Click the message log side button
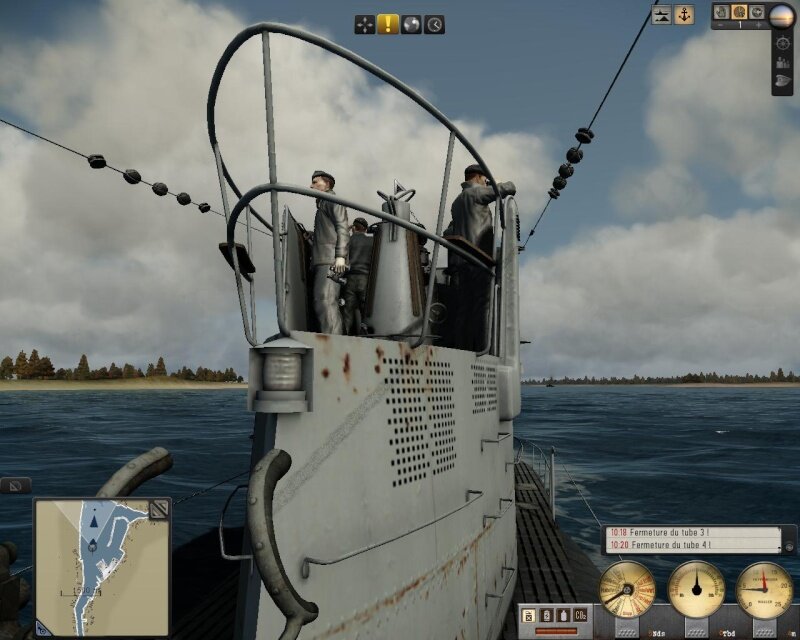 (790, 546)
